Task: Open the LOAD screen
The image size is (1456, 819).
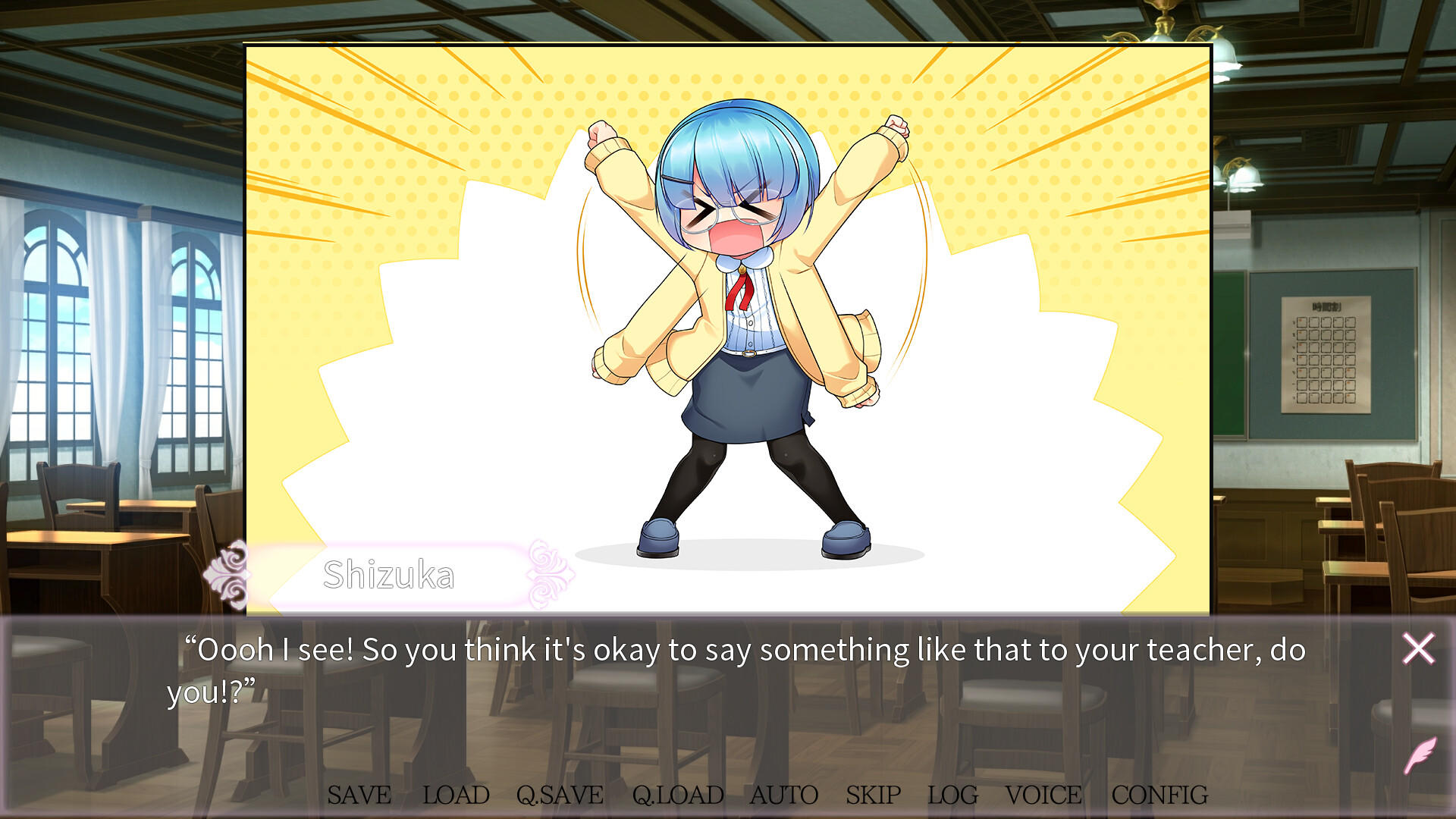Action: tap(456, 795)
